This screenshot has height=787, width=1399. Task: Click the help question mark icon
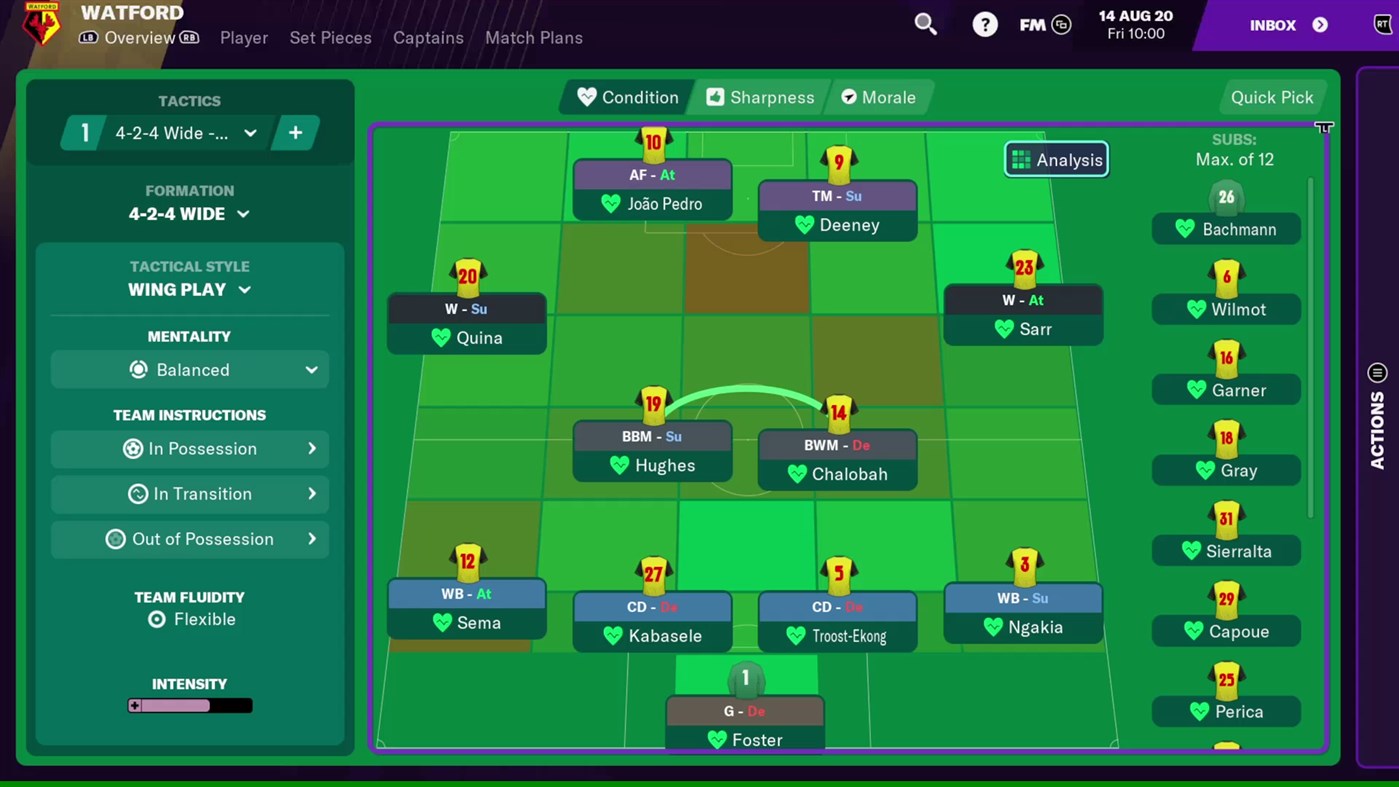pyautogui.click(x=985, y=24)
